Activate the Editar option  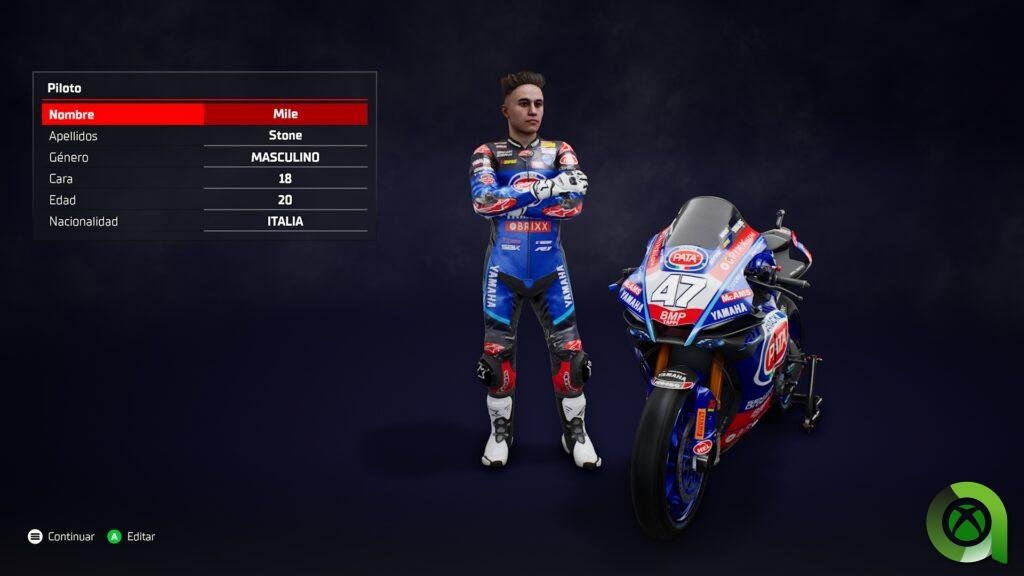pyautogui.click(x=132, y=537)
